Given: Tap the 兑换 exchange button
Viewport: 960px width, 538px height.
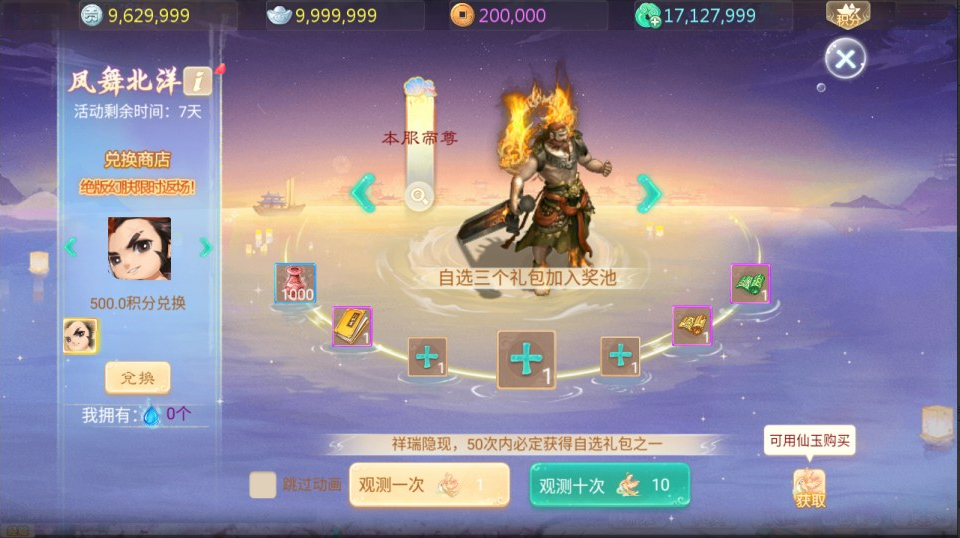Looking at the screenshot, I should tap(138, 378).
